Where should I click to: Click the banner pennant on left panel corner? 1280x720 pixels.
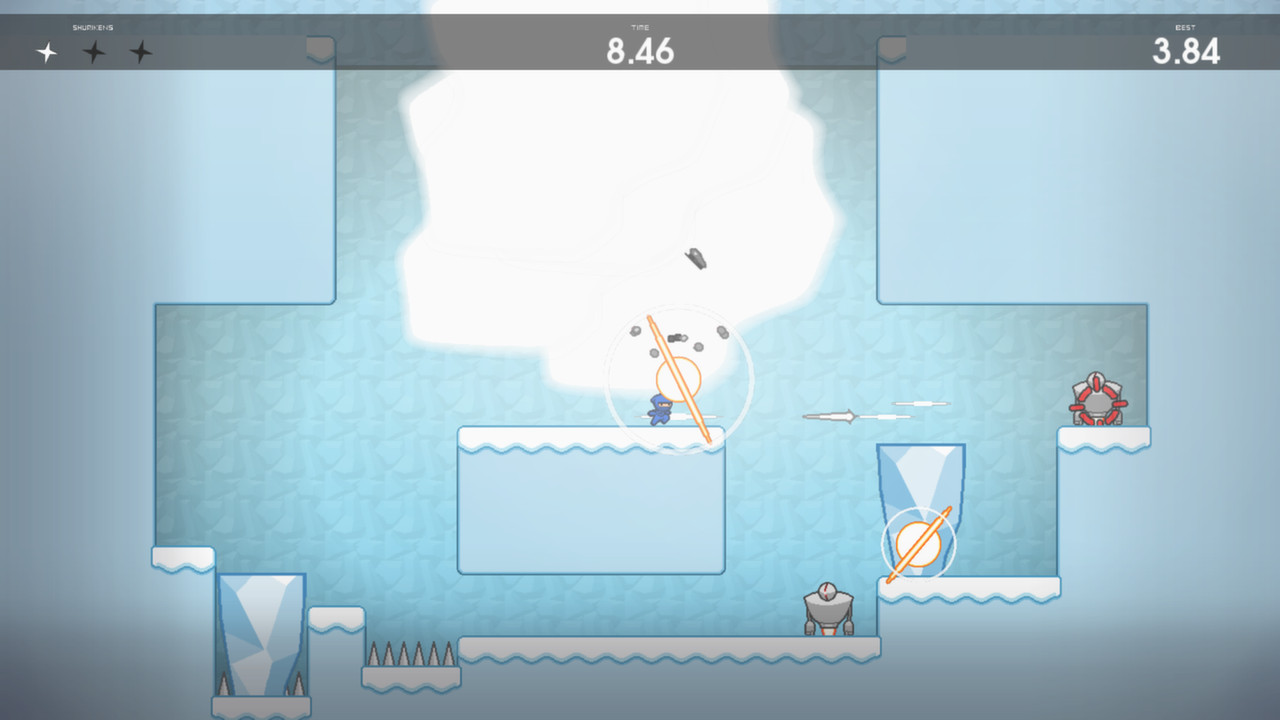point(318,45)
